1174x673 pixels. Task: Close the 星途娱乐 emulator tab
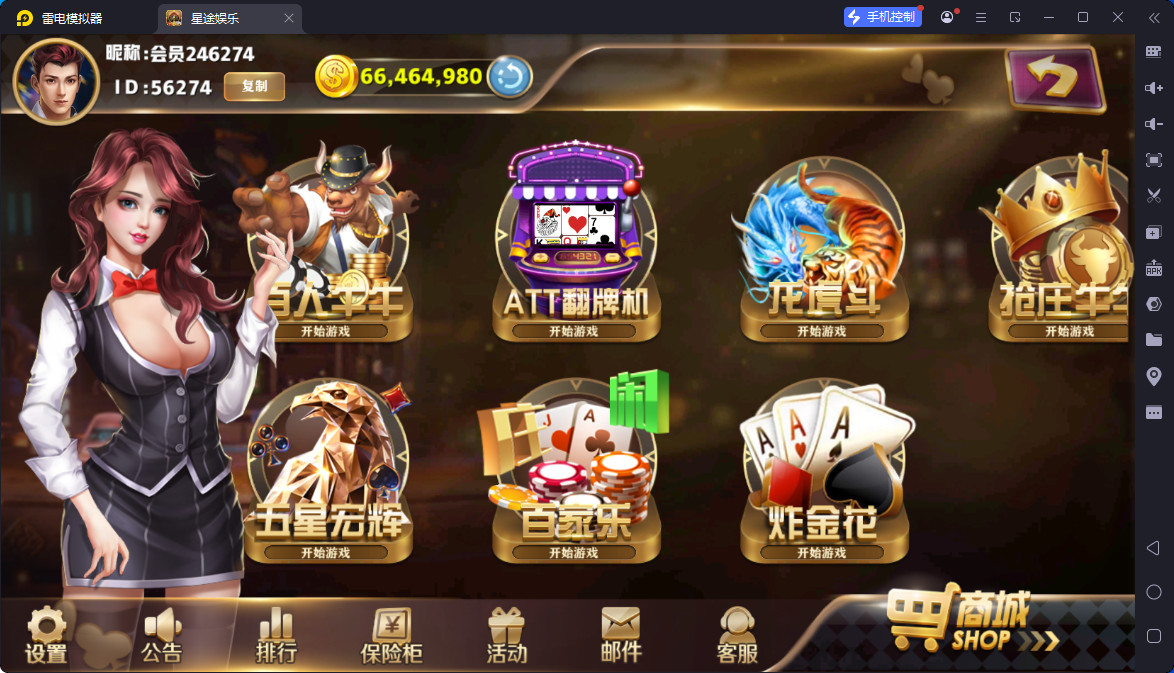point(289,18)
